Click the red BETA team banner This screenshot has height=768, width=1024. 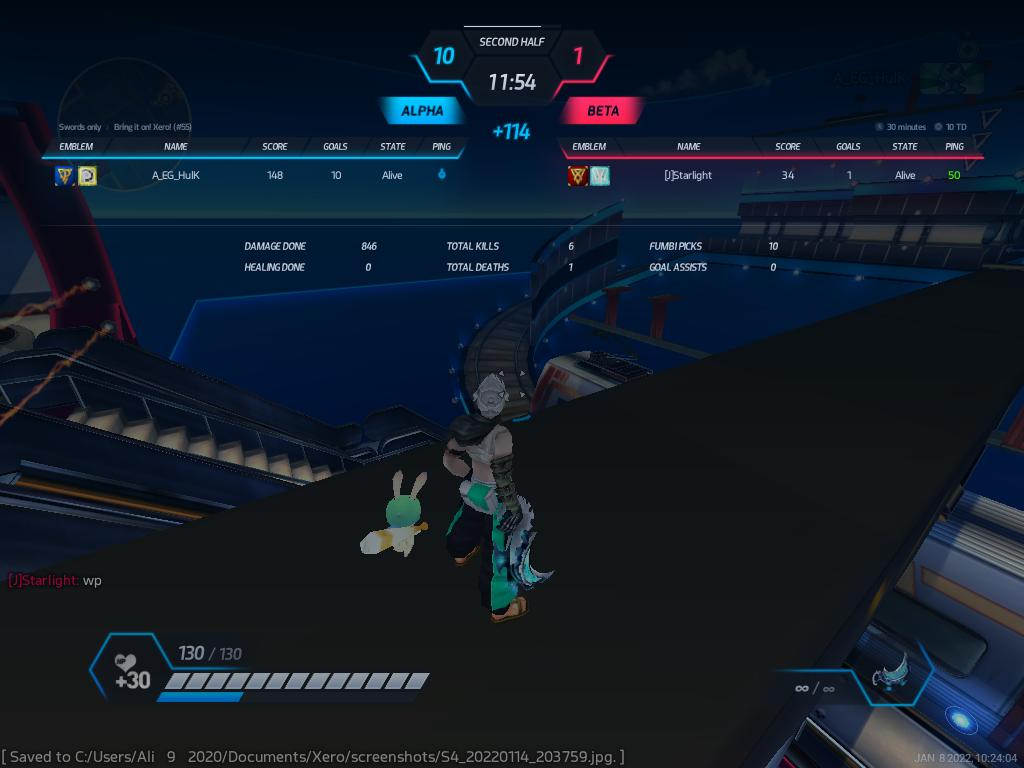[603, 111]
